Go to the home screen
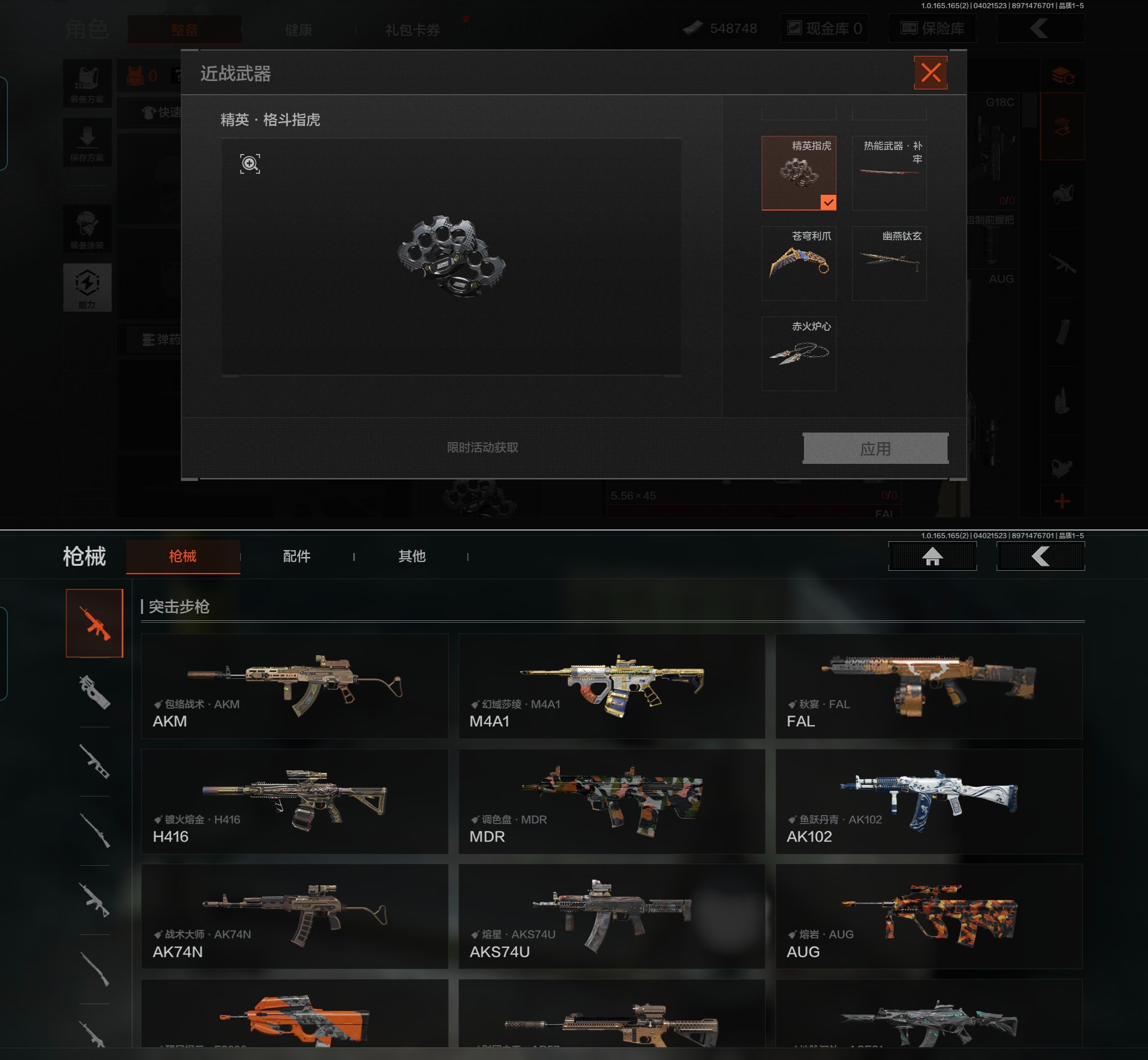Image resolution: width=1148 pixels, height=1060 pixels. pos(932,556)
